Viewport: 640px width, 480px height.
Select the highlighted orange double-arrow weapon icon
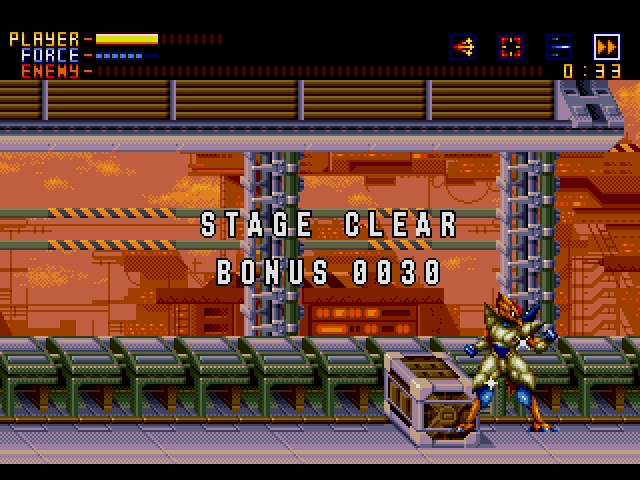click(607, 47)
